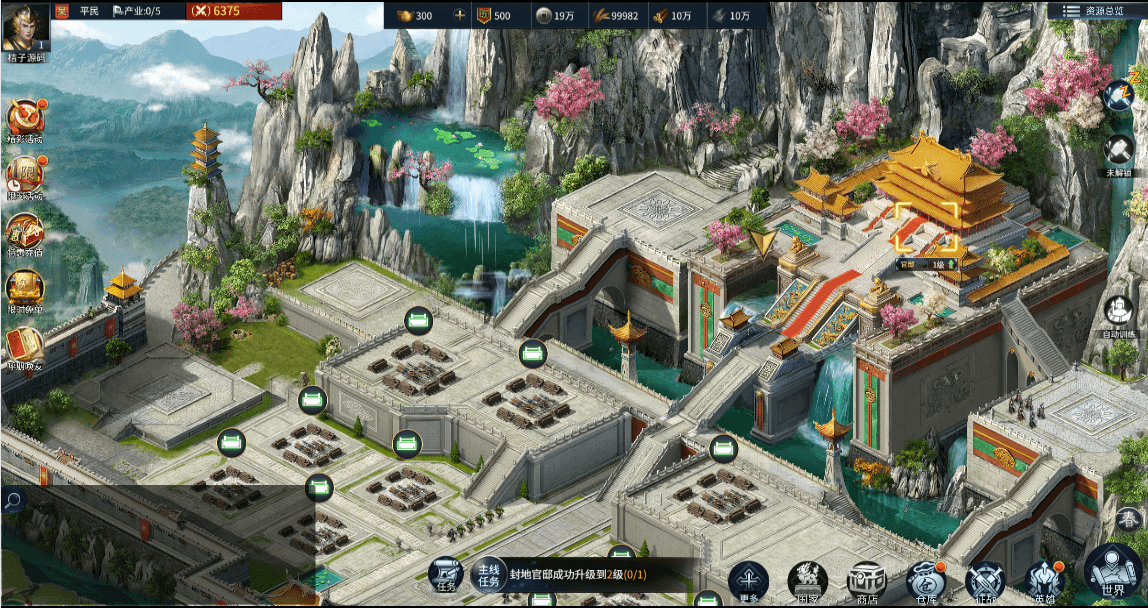Click the magnifying glass search button
The image size is (1148, 608).
13,500
